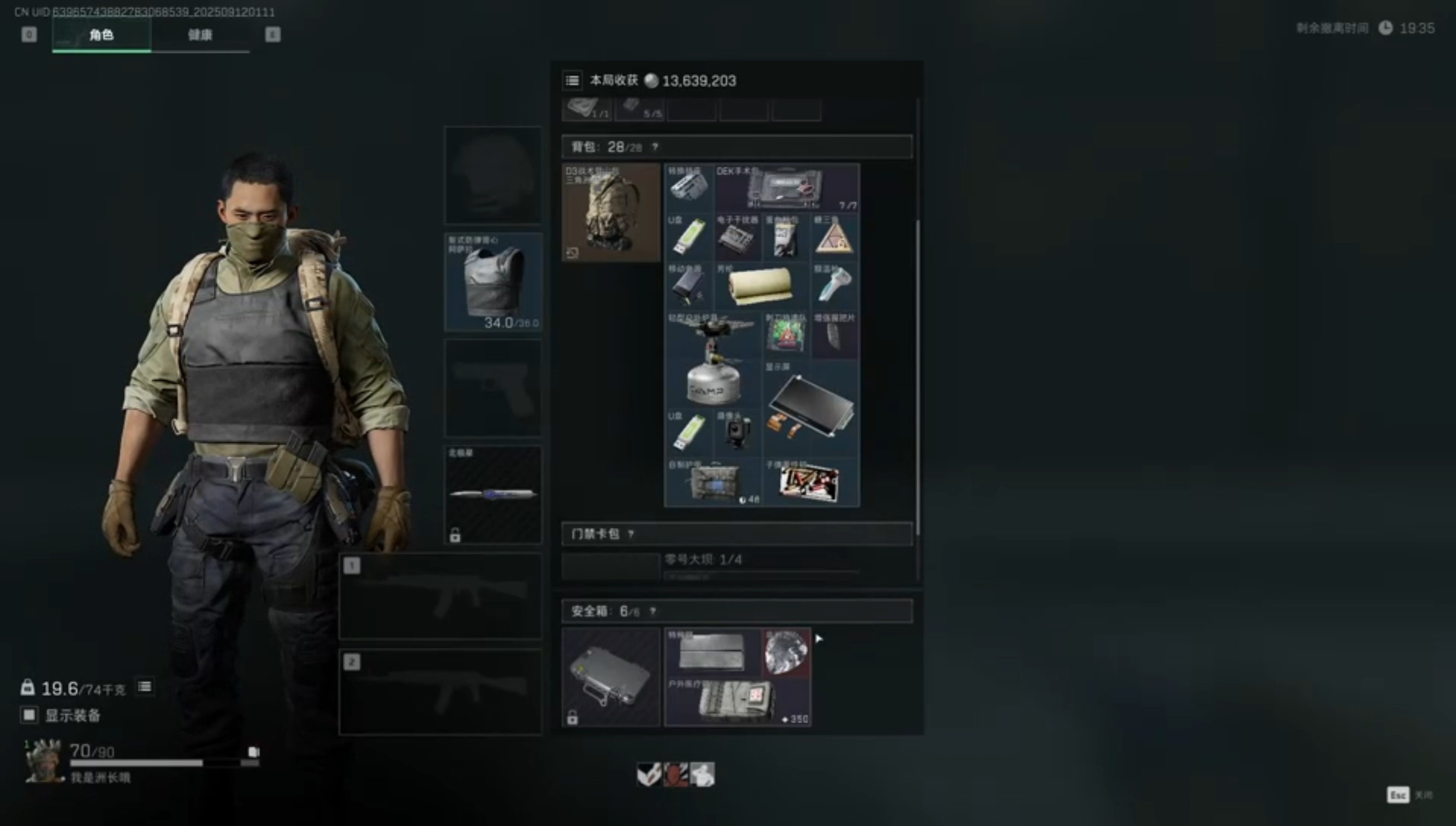The height and width of the screenshot is (826, 1456).
Task: Click the diamond gem in the safe box
Action: click(x=786, y=652)
